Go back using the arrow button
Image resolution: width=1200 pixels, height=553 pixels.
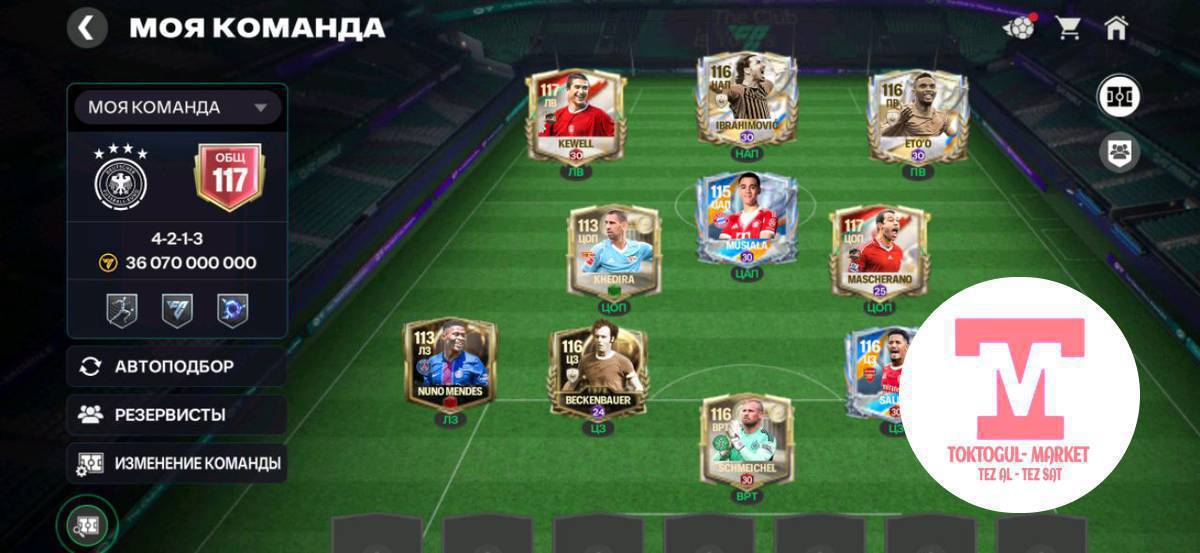(87, 28)
